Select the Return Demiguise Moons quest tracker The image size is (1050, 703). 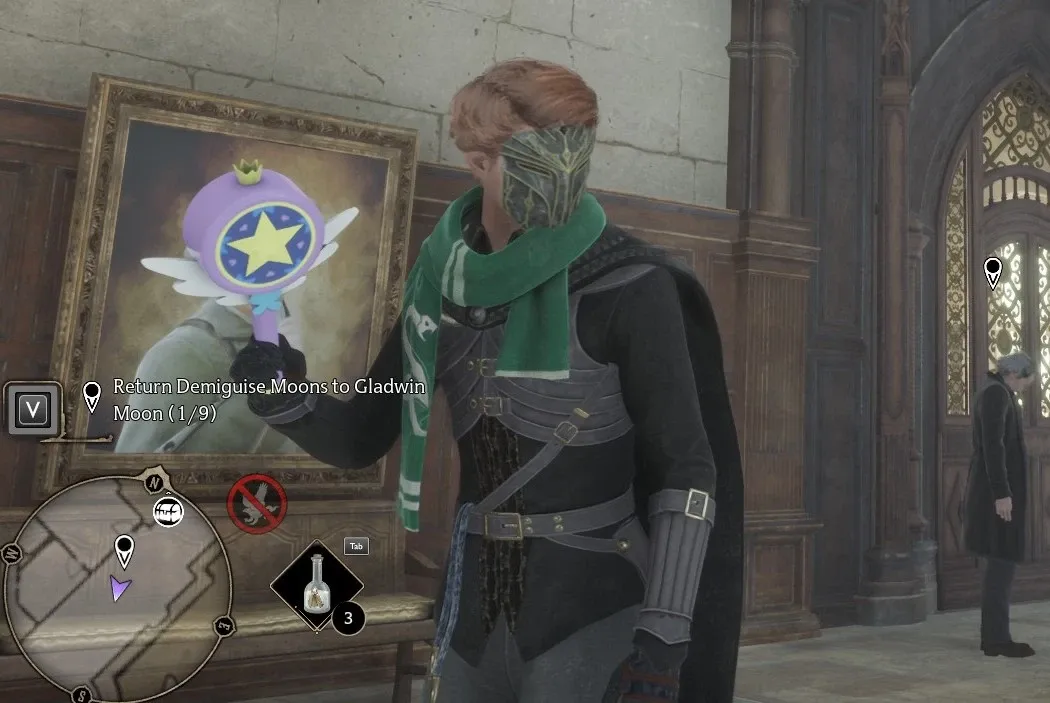pyautogui.click(x=268, y=398)
